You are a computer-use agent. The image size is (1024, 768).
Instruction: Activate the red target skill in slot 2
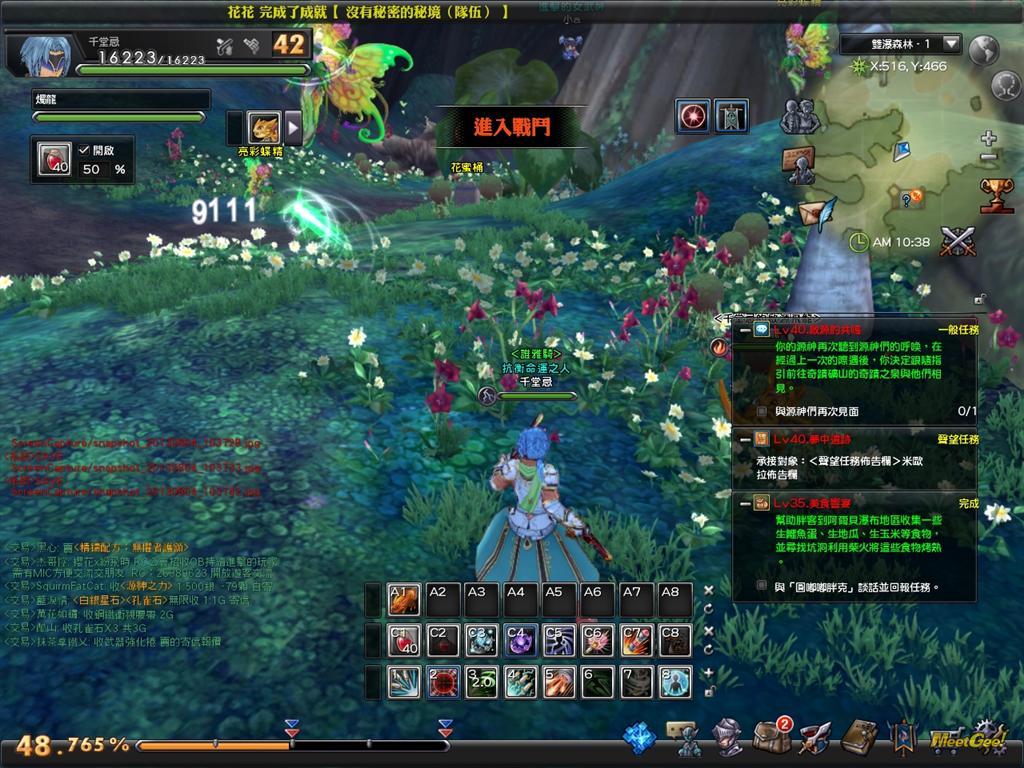click(443, 682)
